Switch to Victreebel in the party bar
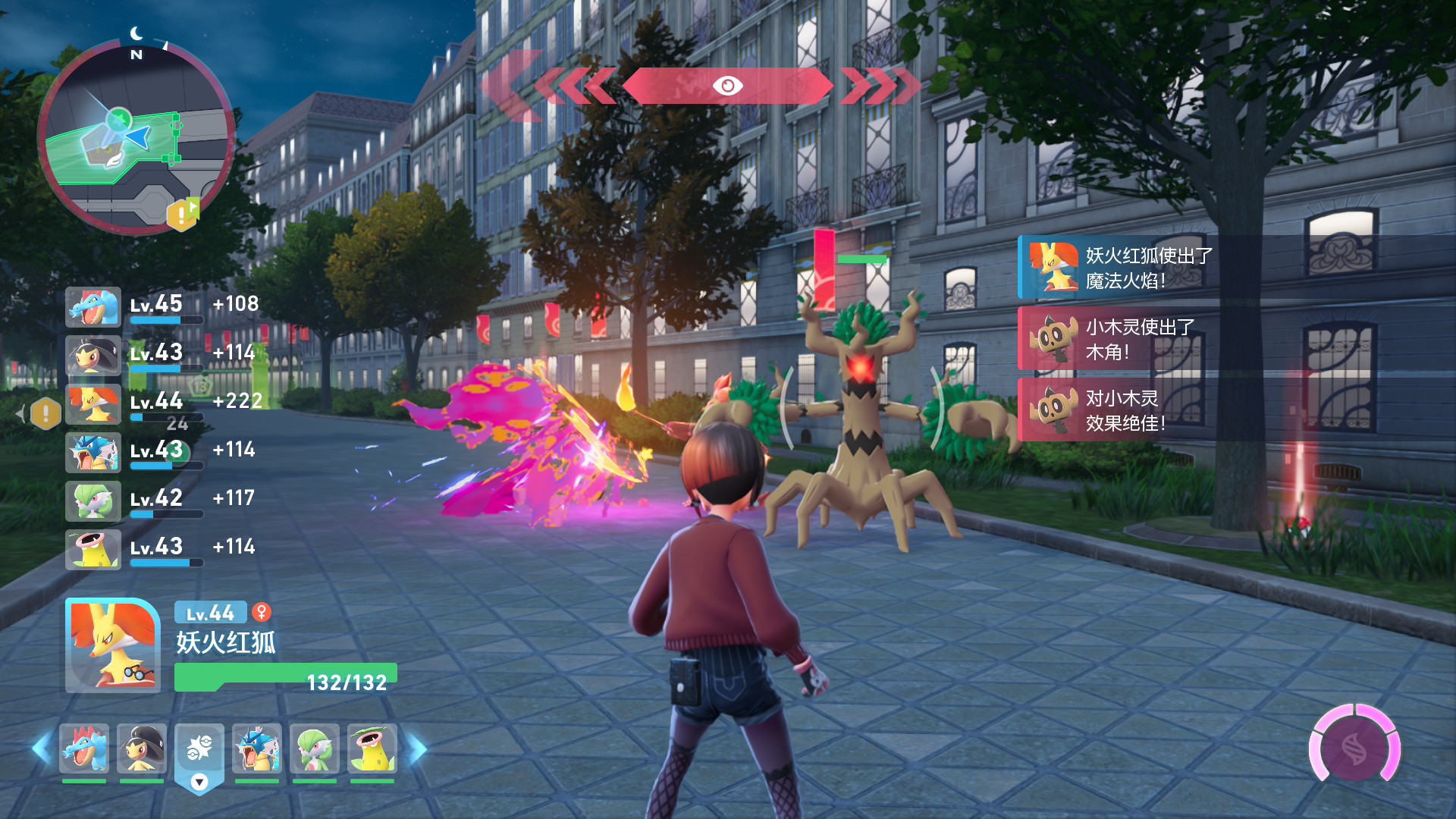Image resolution: width=1456 pixels, height=819 pixels. [372, 748]
